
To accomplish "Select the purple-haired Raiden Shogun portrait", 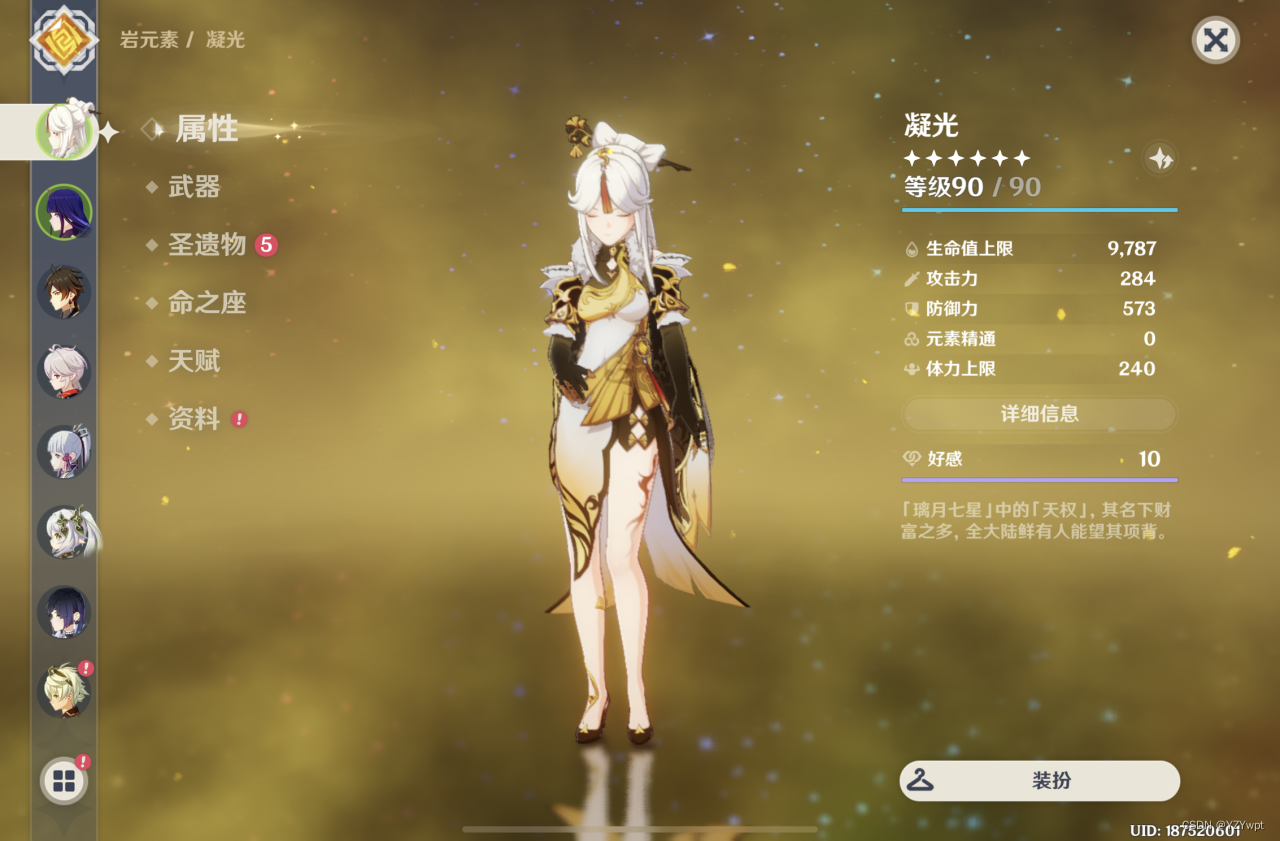I will pos(64,212).
